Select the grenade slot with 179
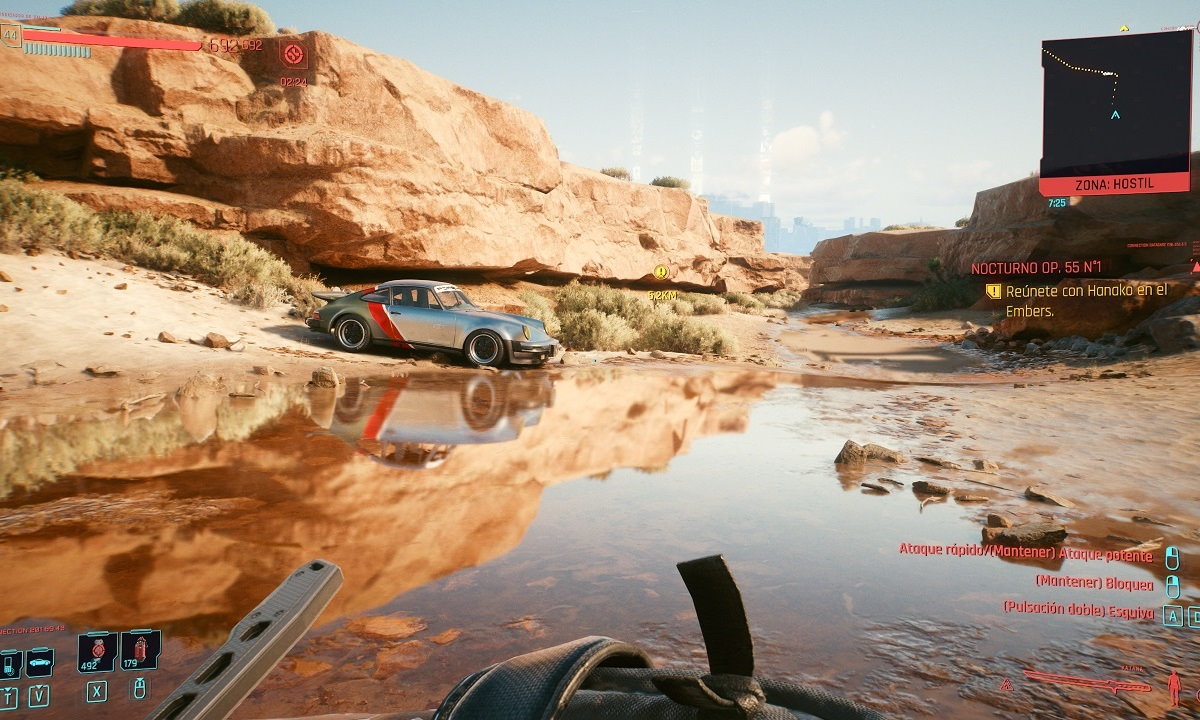This screenshot has height=720, width=1200. 140,651
